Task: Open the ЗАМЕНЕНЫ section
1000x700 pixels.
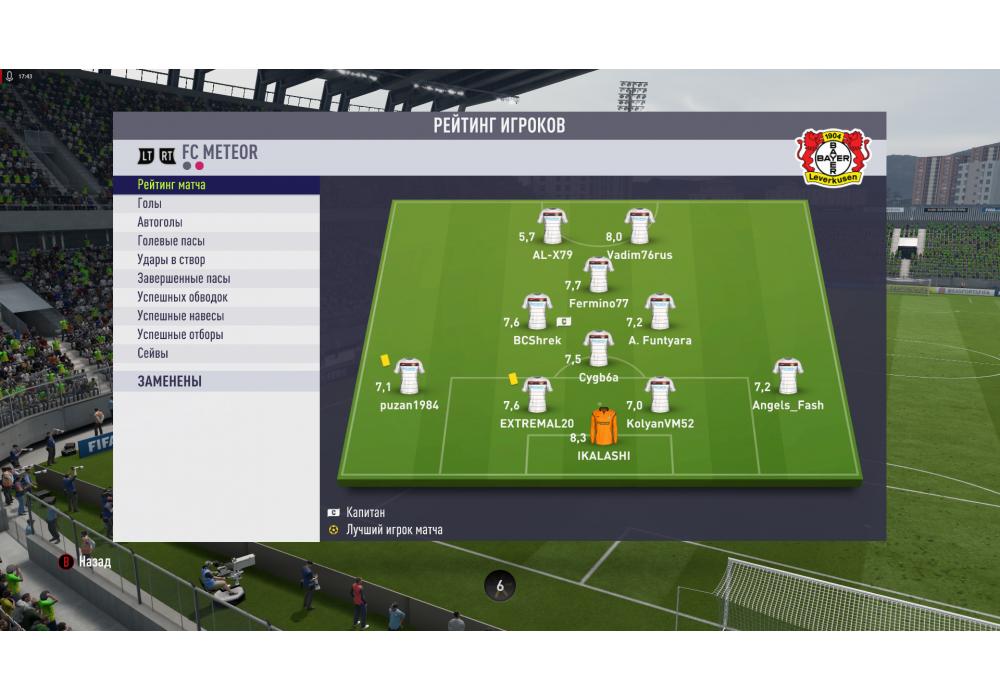Action: click(216, 381)
